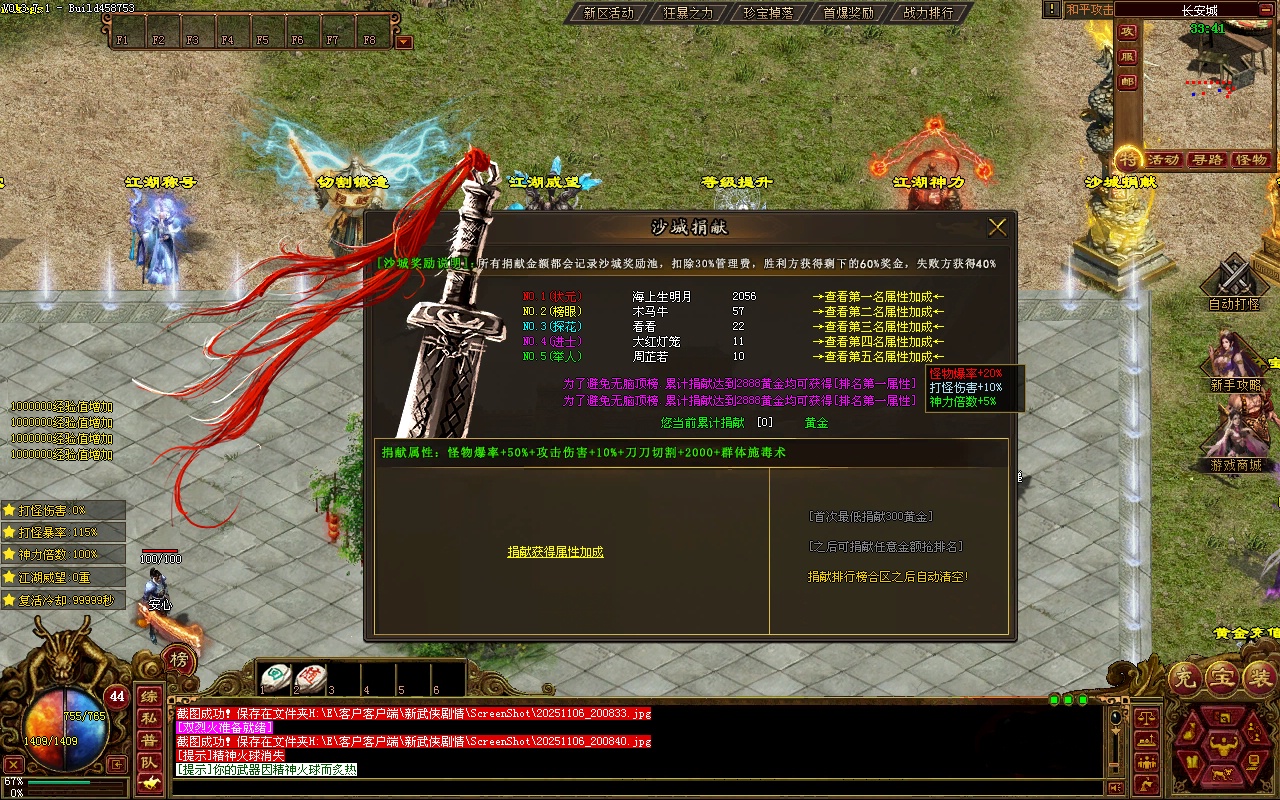Minimize the 长安城 minimap panel

tap(1265, 10)
